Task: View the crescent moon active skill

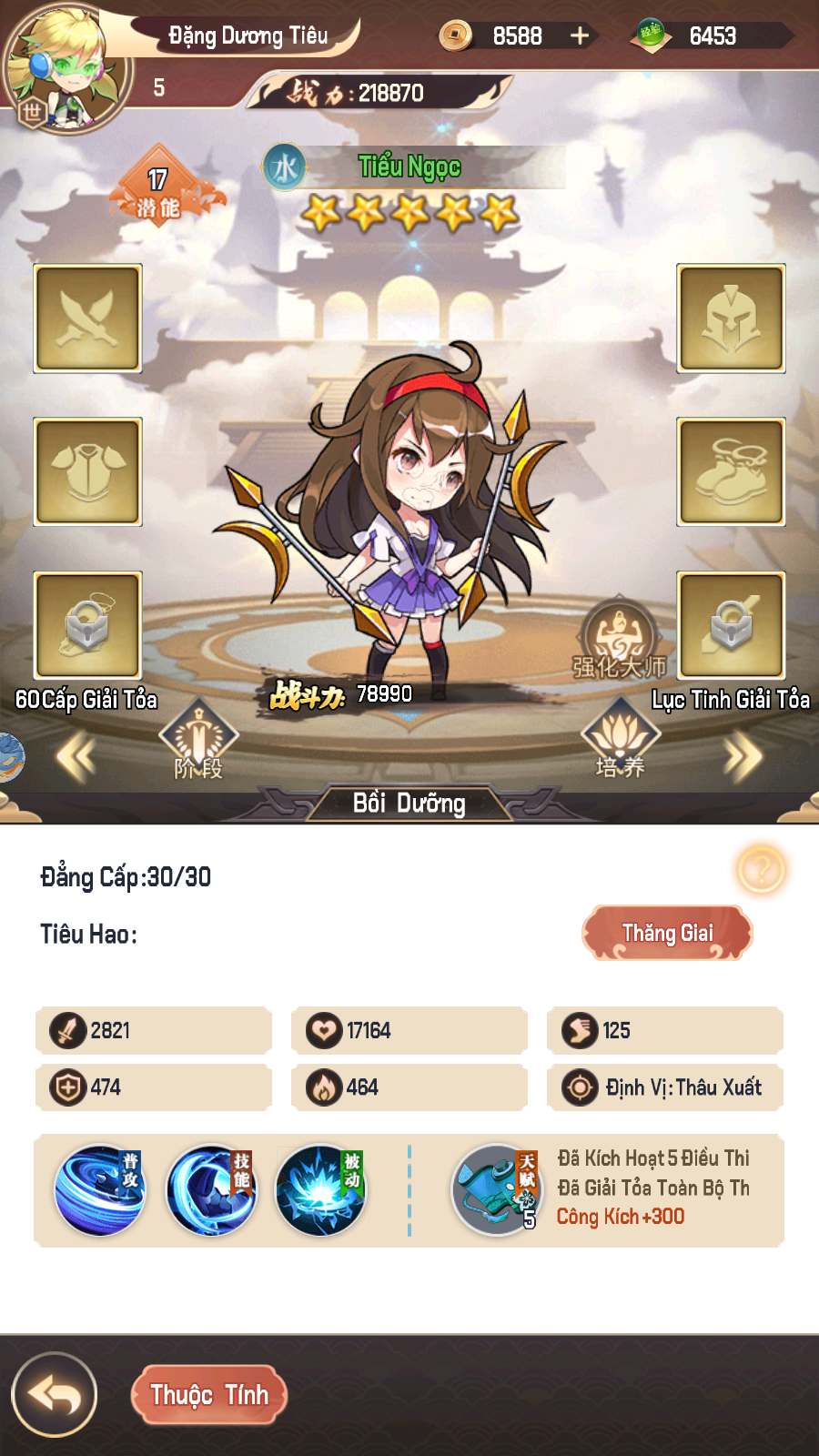Action: coord(211,1189)
